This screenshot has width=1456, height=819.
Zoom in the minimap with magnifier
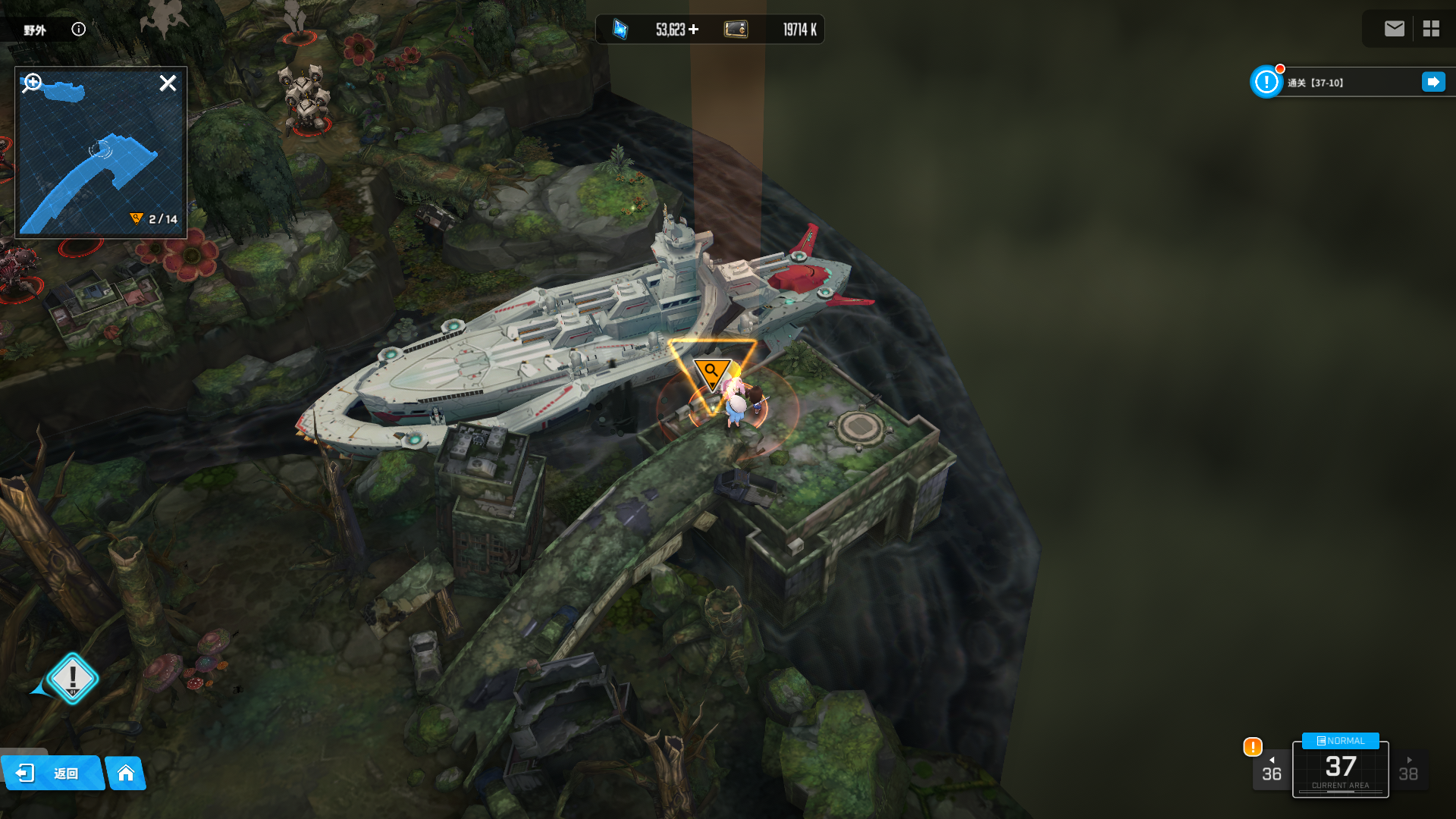tap(32, 83)
